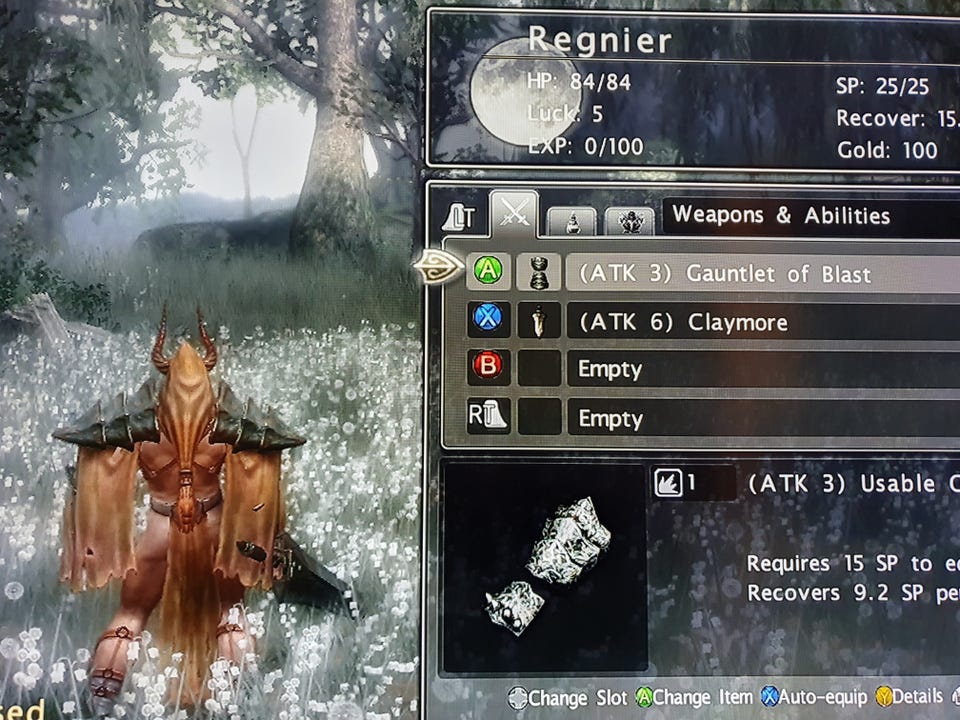Switch to the potion bottle tab
The image size is (960, 720).
(x=572, y=221)
